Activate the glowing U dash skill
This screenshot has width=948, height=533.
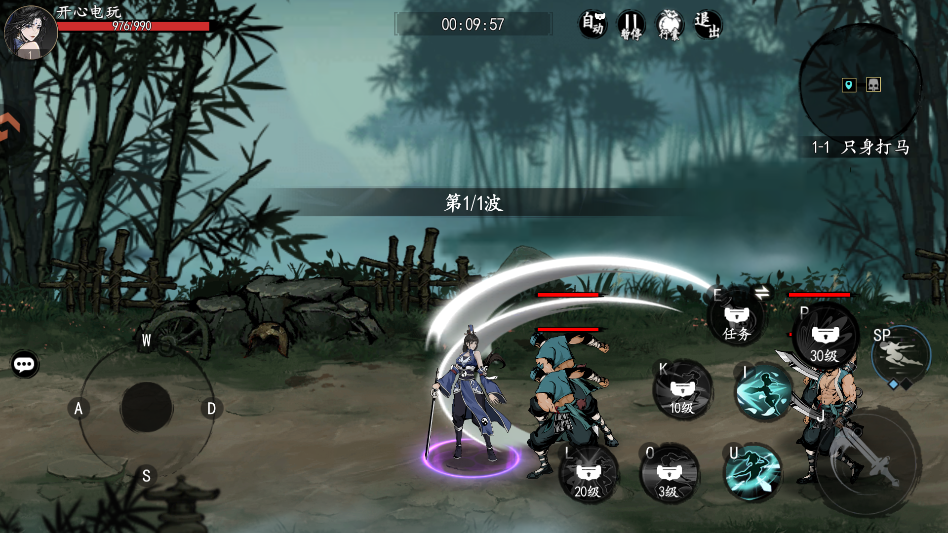point(753,472)
